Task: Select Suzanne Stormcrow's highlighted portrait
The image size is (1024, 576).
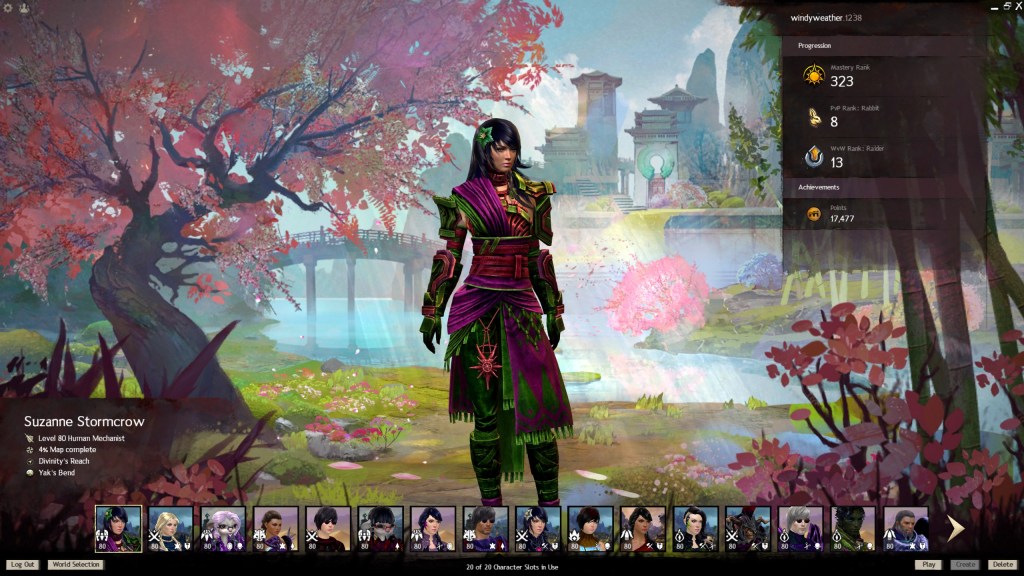Action: pyautogui.click(x=118, y=529)
